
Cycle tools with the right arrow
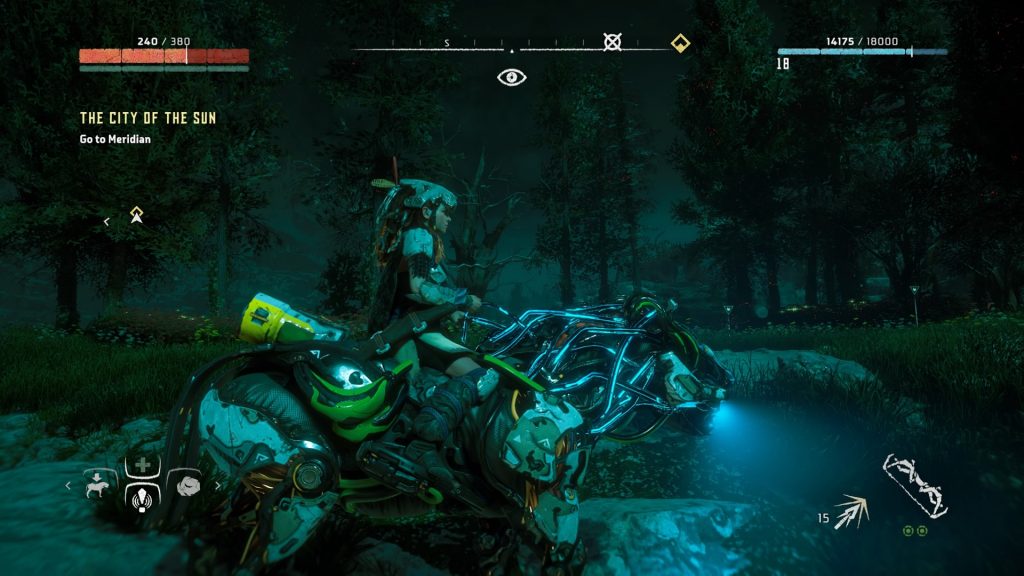(217, 486)
